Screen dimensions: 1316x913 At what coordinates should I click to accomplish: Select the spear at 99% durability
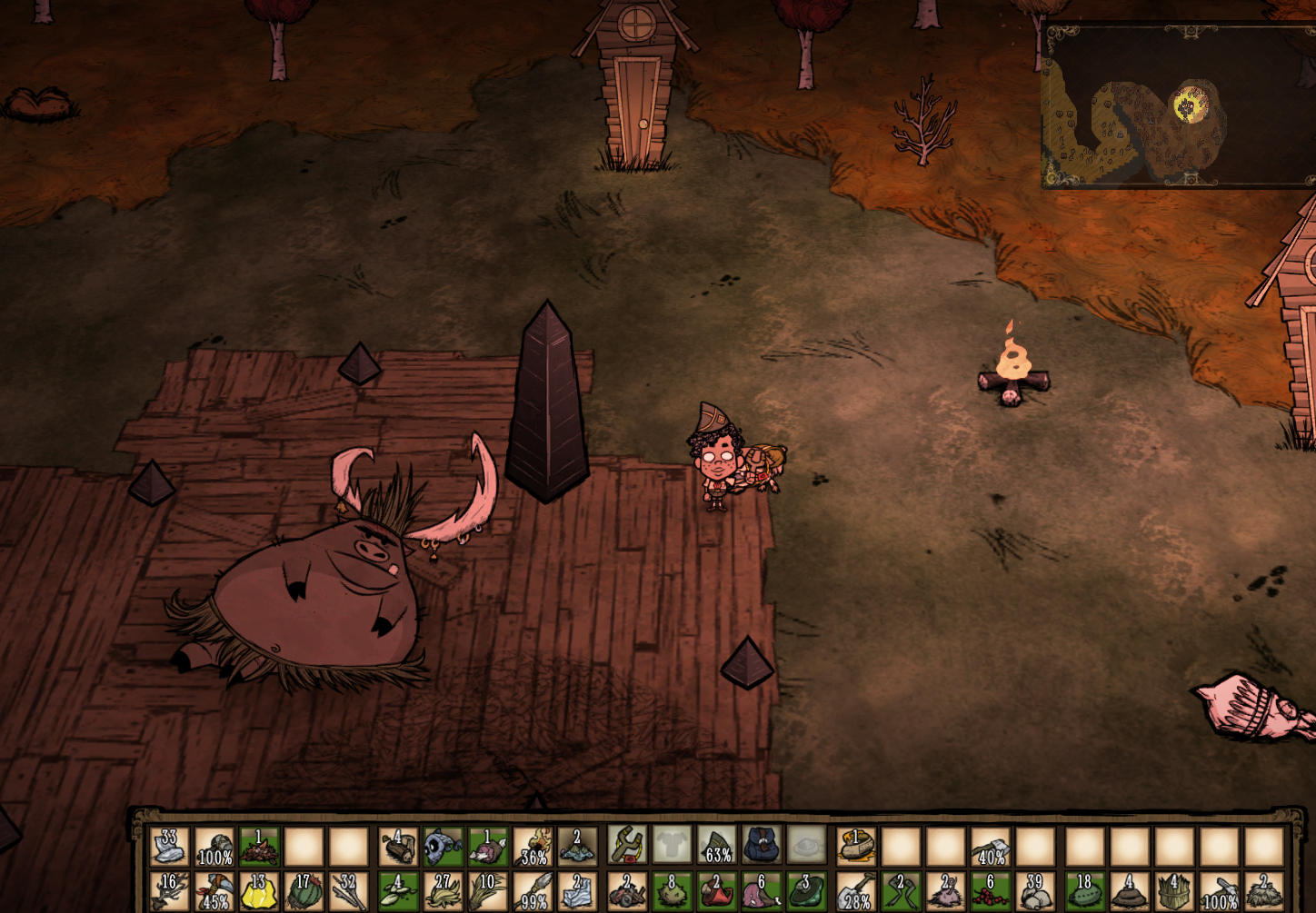(533, 891)
